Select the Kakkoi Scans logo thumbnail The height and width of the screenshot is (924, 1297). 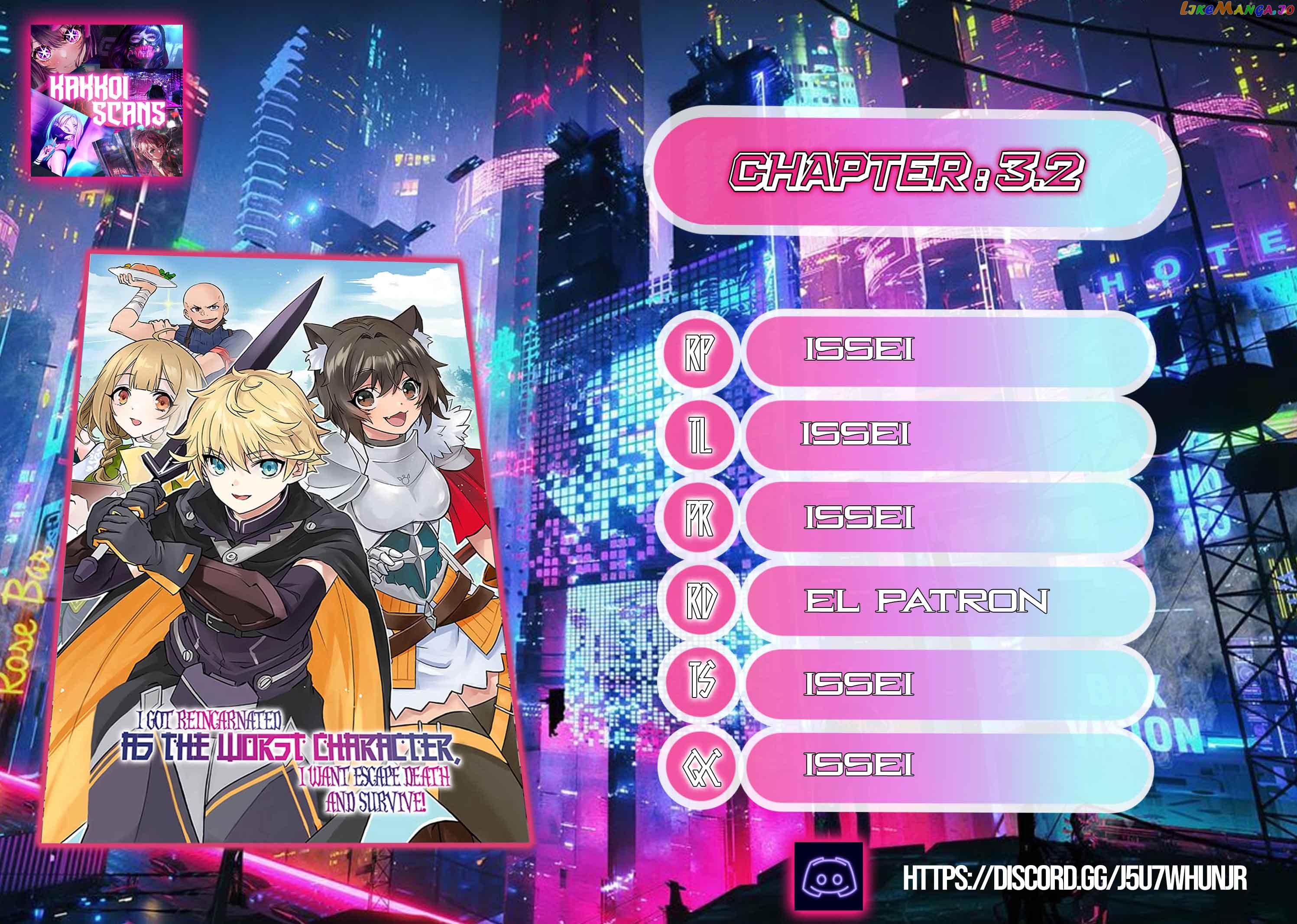[x=107, y=100]
